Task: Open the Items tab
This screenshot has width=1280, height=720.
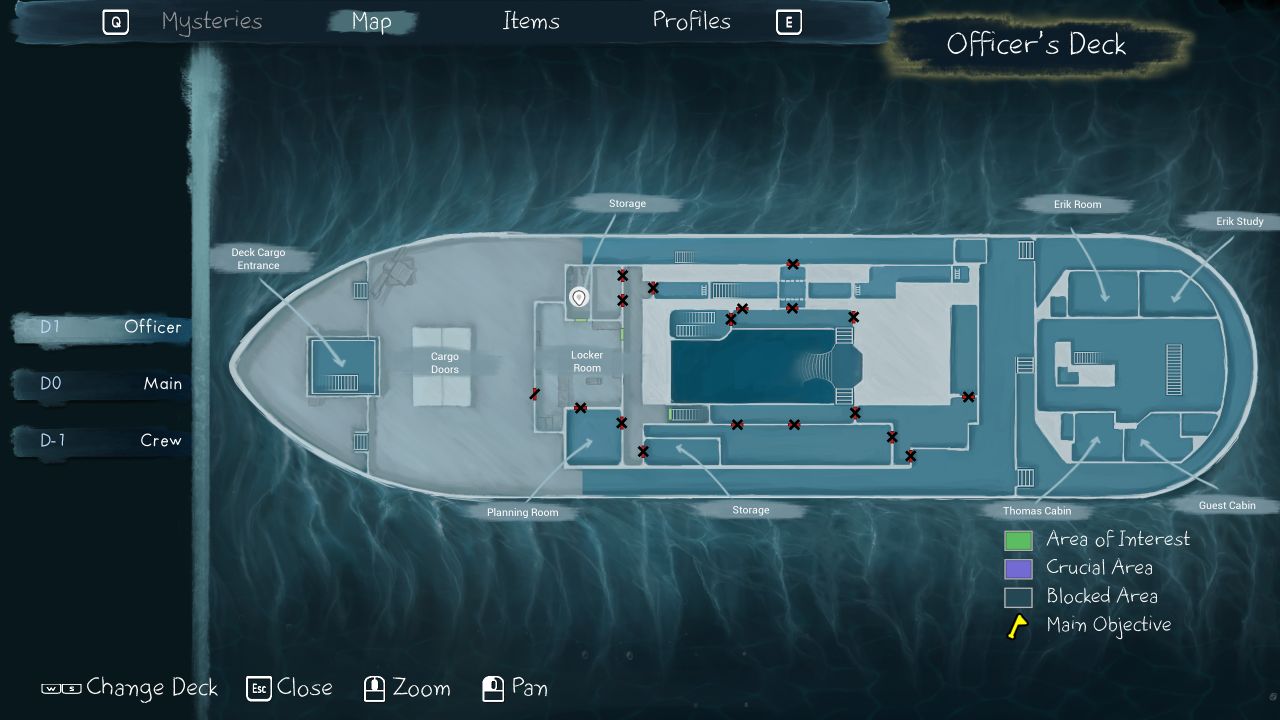Action: pos(531,22)
